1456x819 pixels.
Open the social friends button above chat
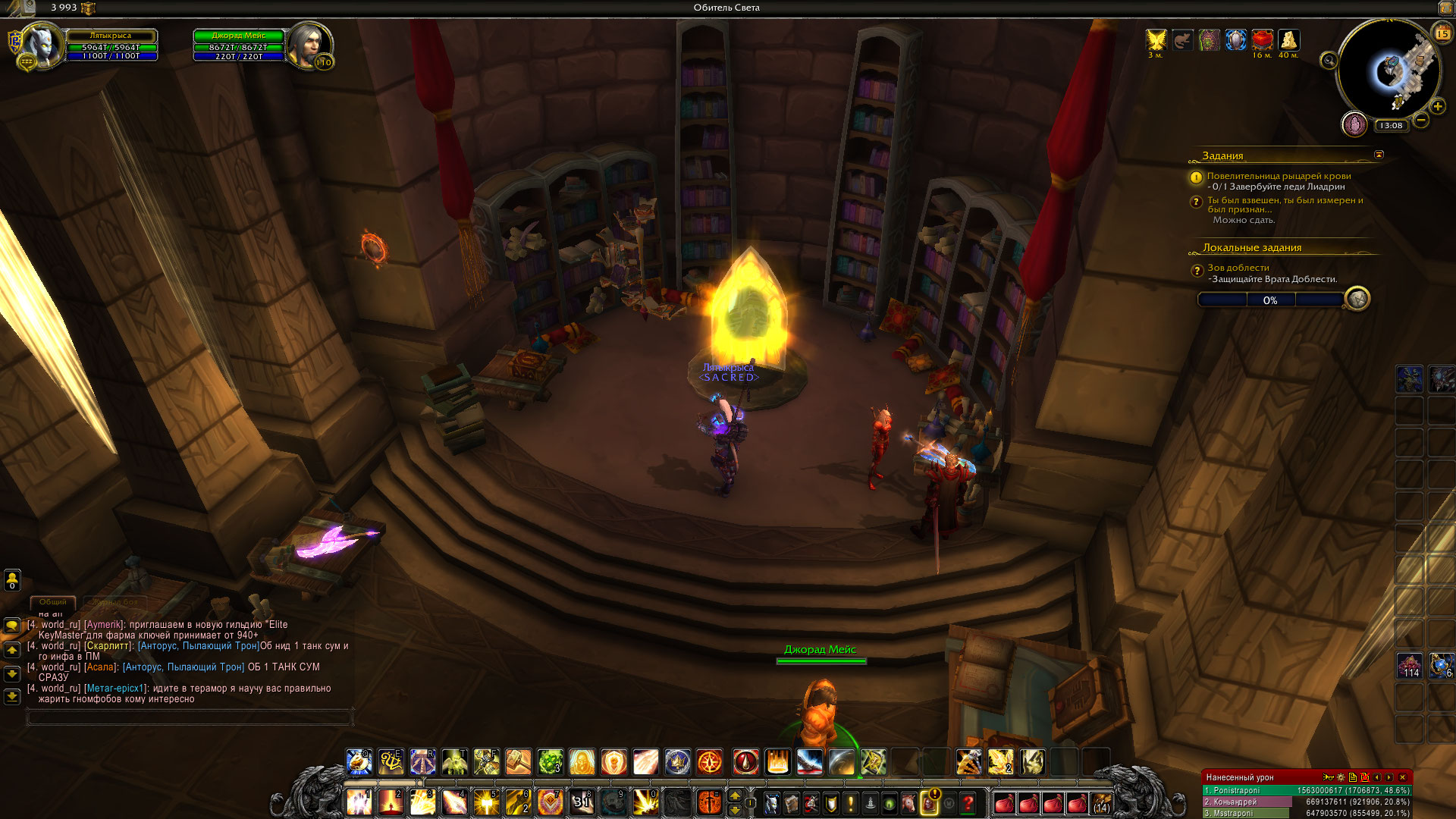click(x=12, y=579)
